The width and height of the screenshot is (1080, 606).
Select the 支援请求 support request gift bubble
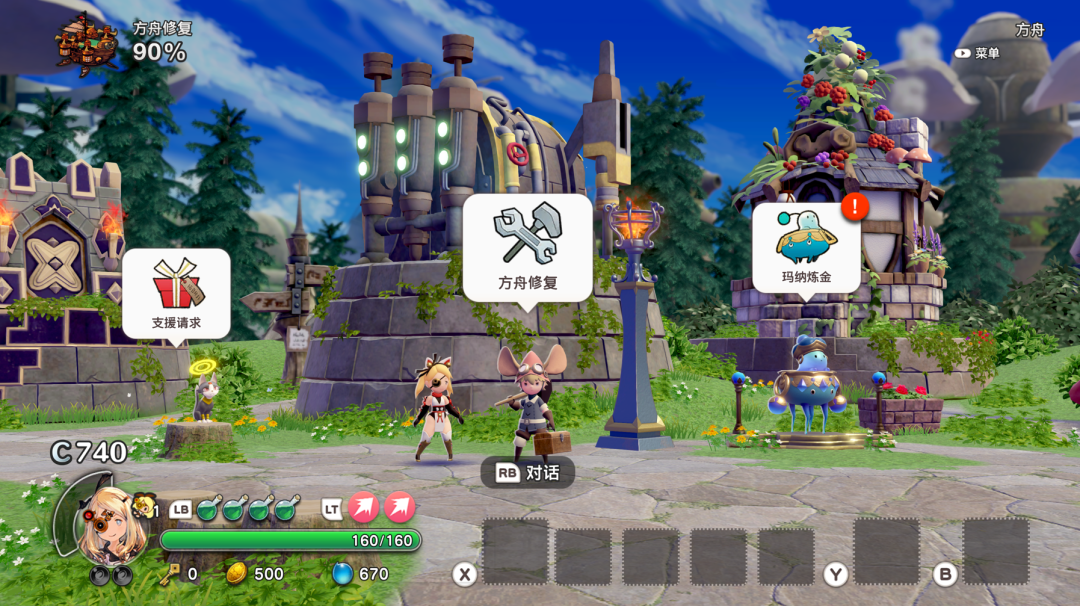point(176,293)
